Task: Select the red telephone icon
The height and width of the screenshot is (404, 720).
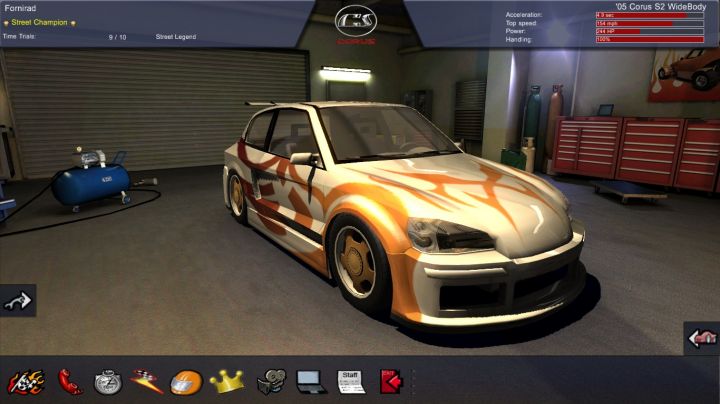Action: coord(70,381)
